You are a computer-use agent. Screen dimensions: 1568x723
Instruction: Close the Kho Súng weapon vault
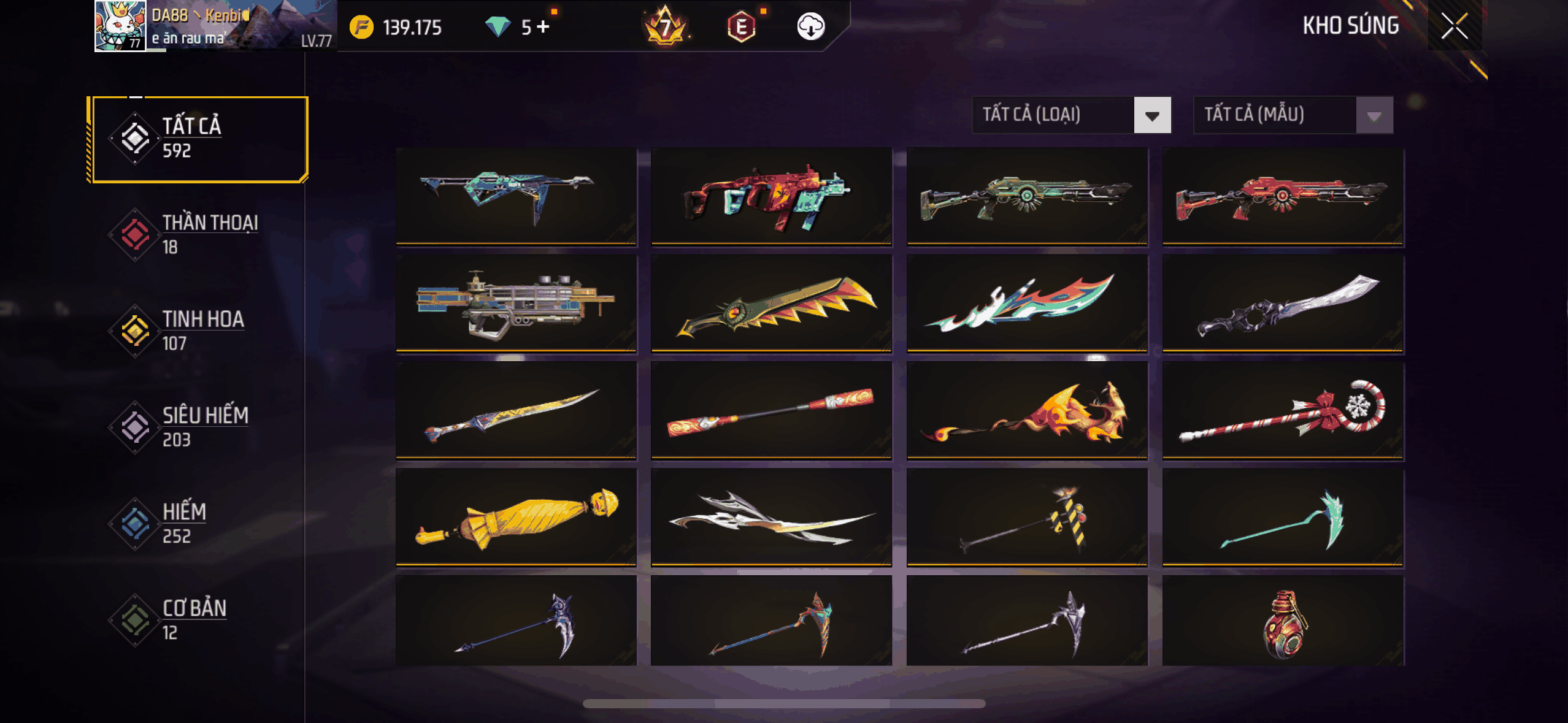tap(1454, 26)
